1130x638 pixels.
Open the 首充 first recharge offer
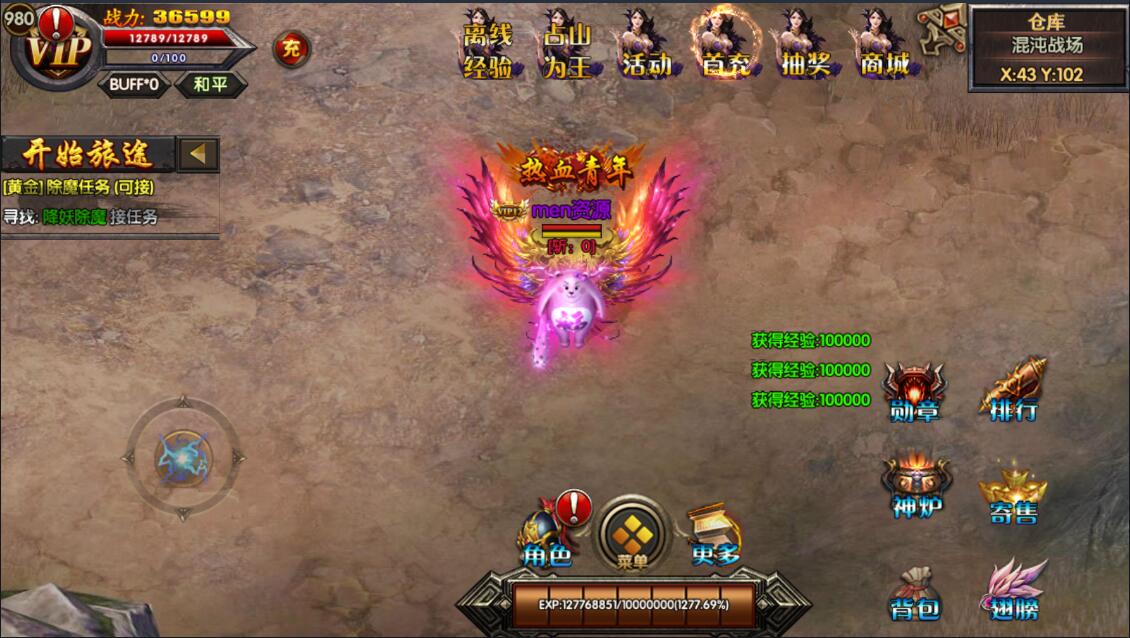tap(726, 48)
